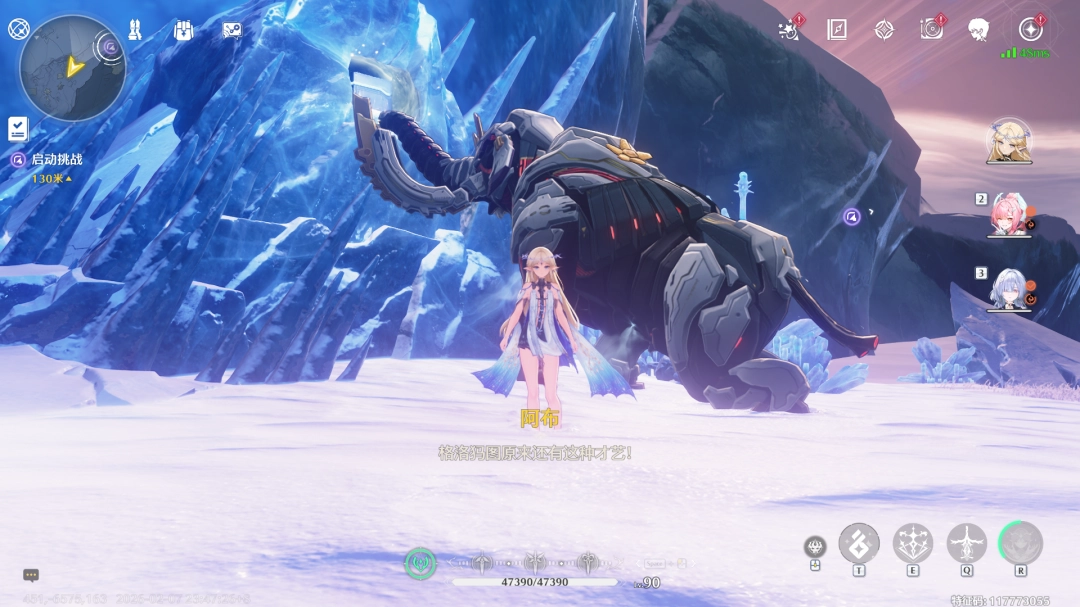Open the character head profile menu
This screenshot has width=1080, height=607.
[979, 30]
